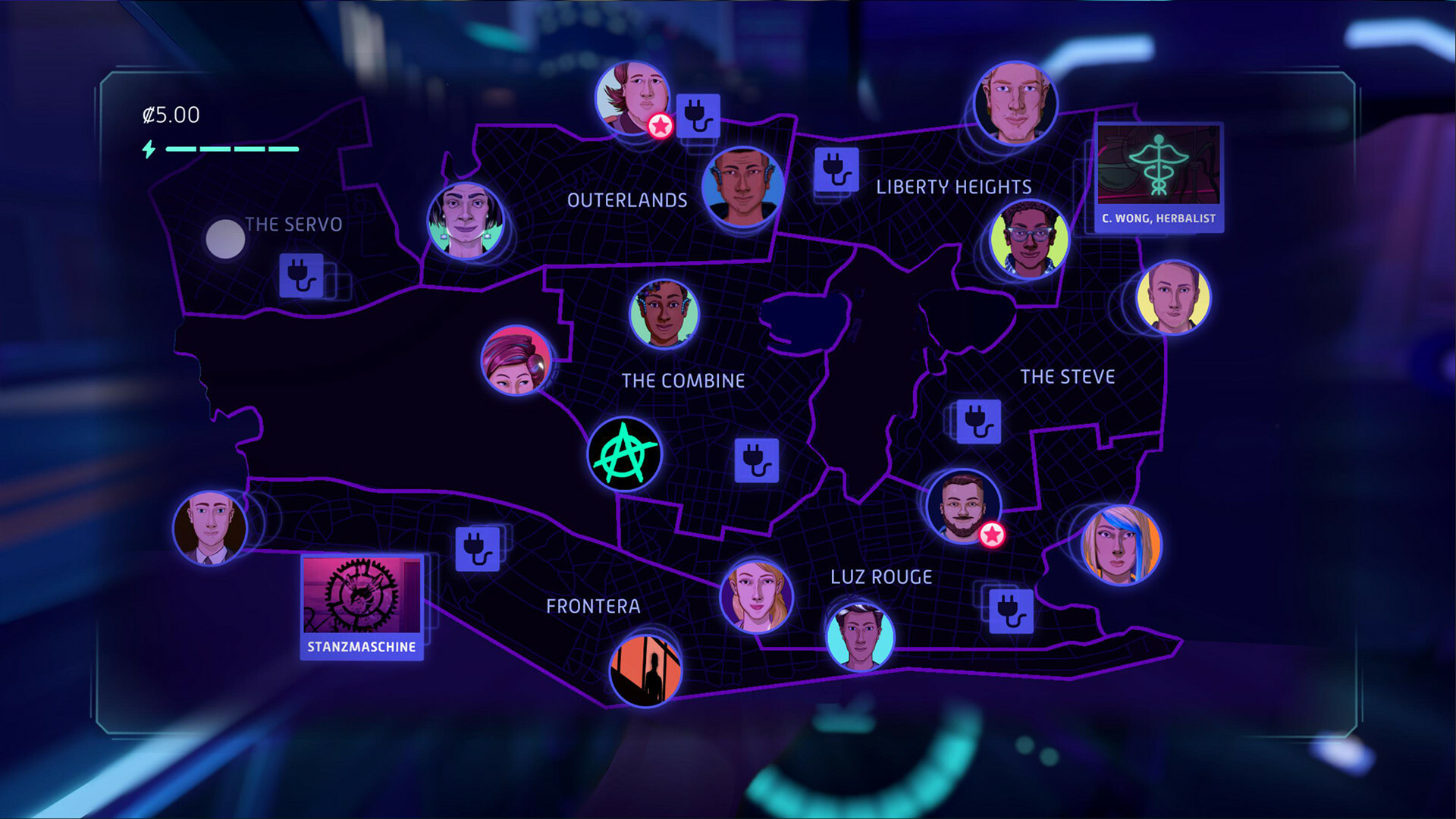Image resolution: width=1456 pixels, height=819 pixels.
Task: Select the anarchy symbol marker in The Combine
Action: pyautogui.click(x=625, y=454)
